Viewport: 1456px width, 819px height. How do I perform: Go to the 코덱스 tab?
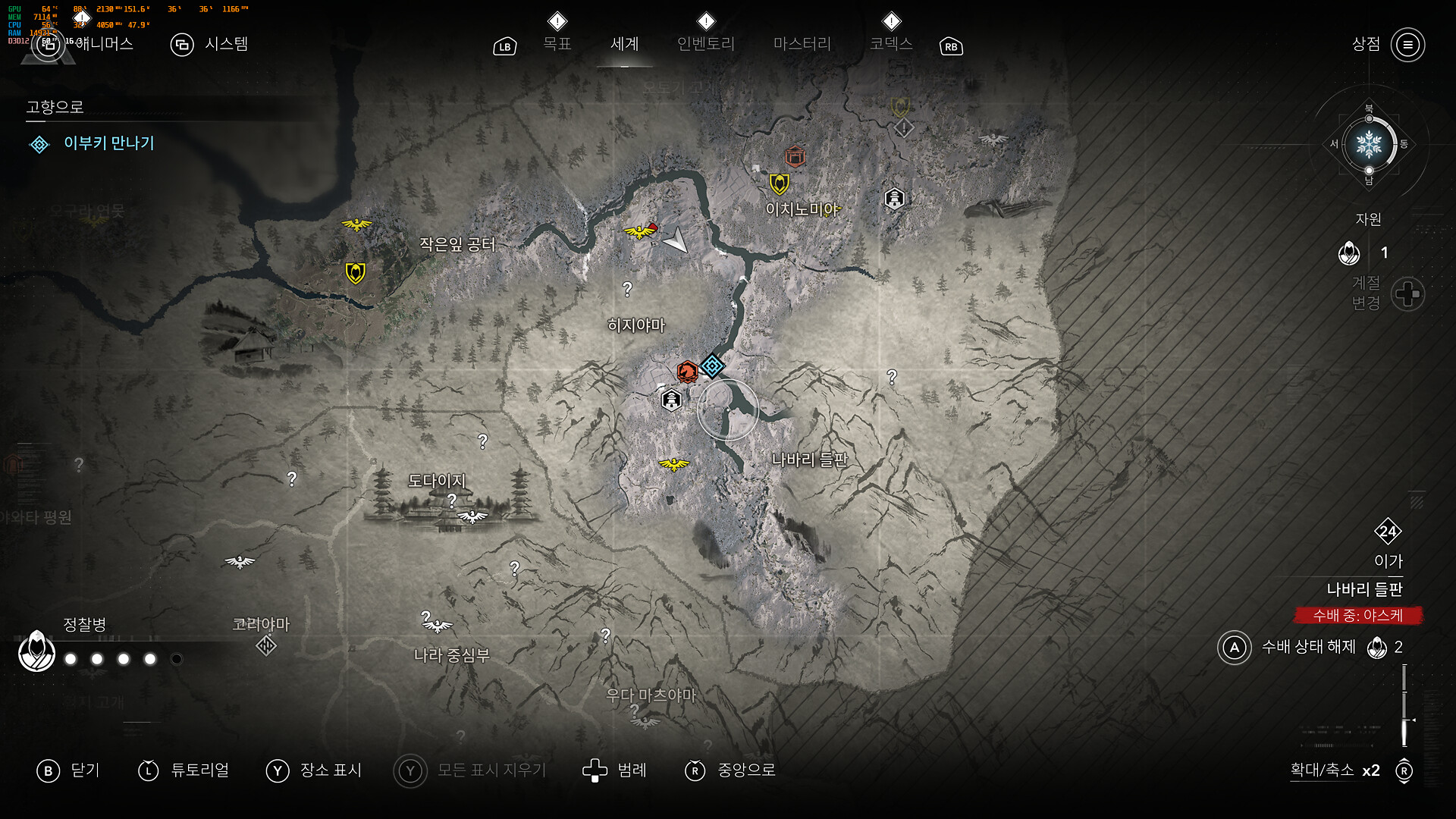tap(891, 44)
